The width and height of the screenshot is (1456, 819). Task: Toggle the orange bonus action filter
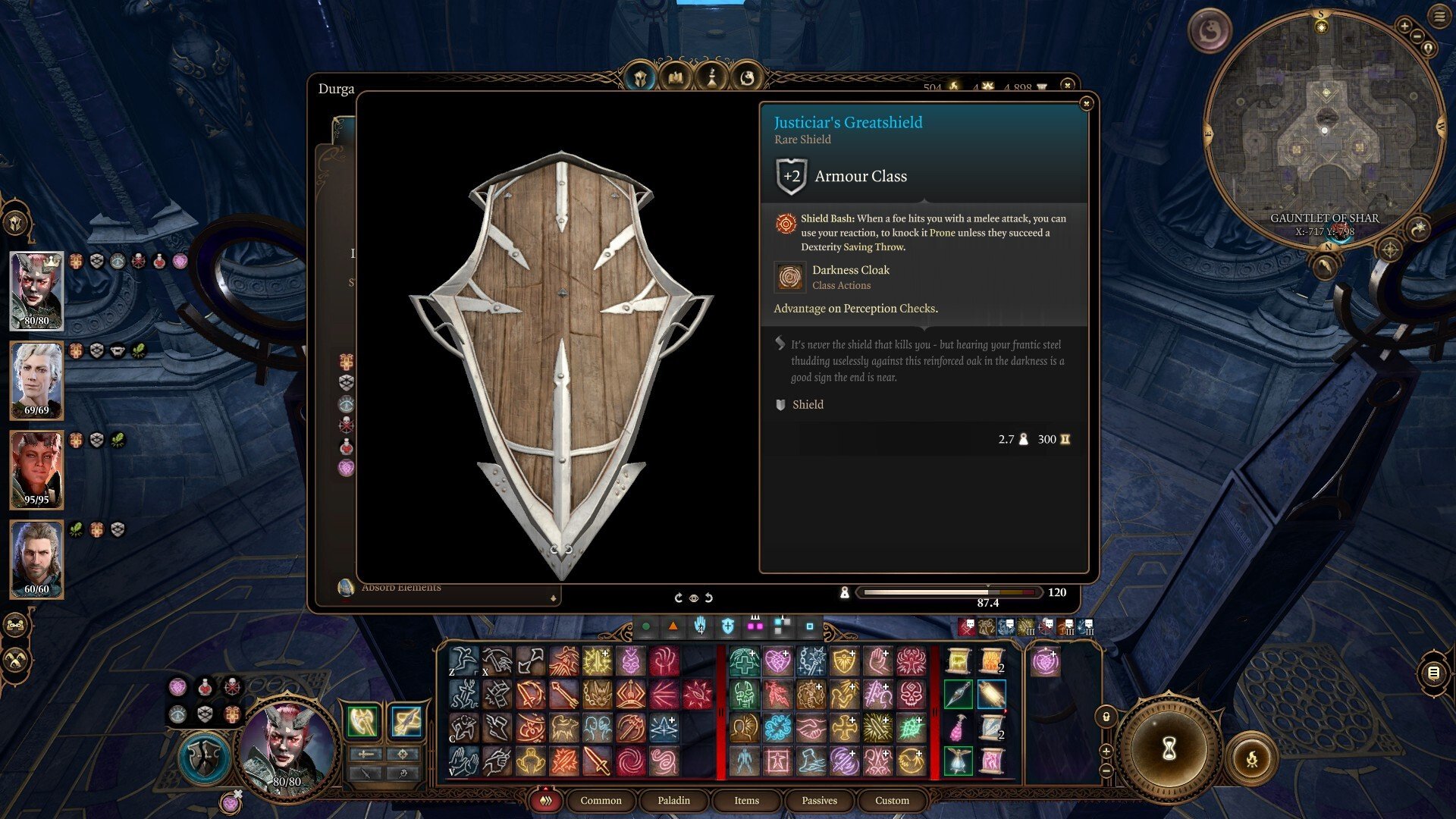[x=673, y=624]
